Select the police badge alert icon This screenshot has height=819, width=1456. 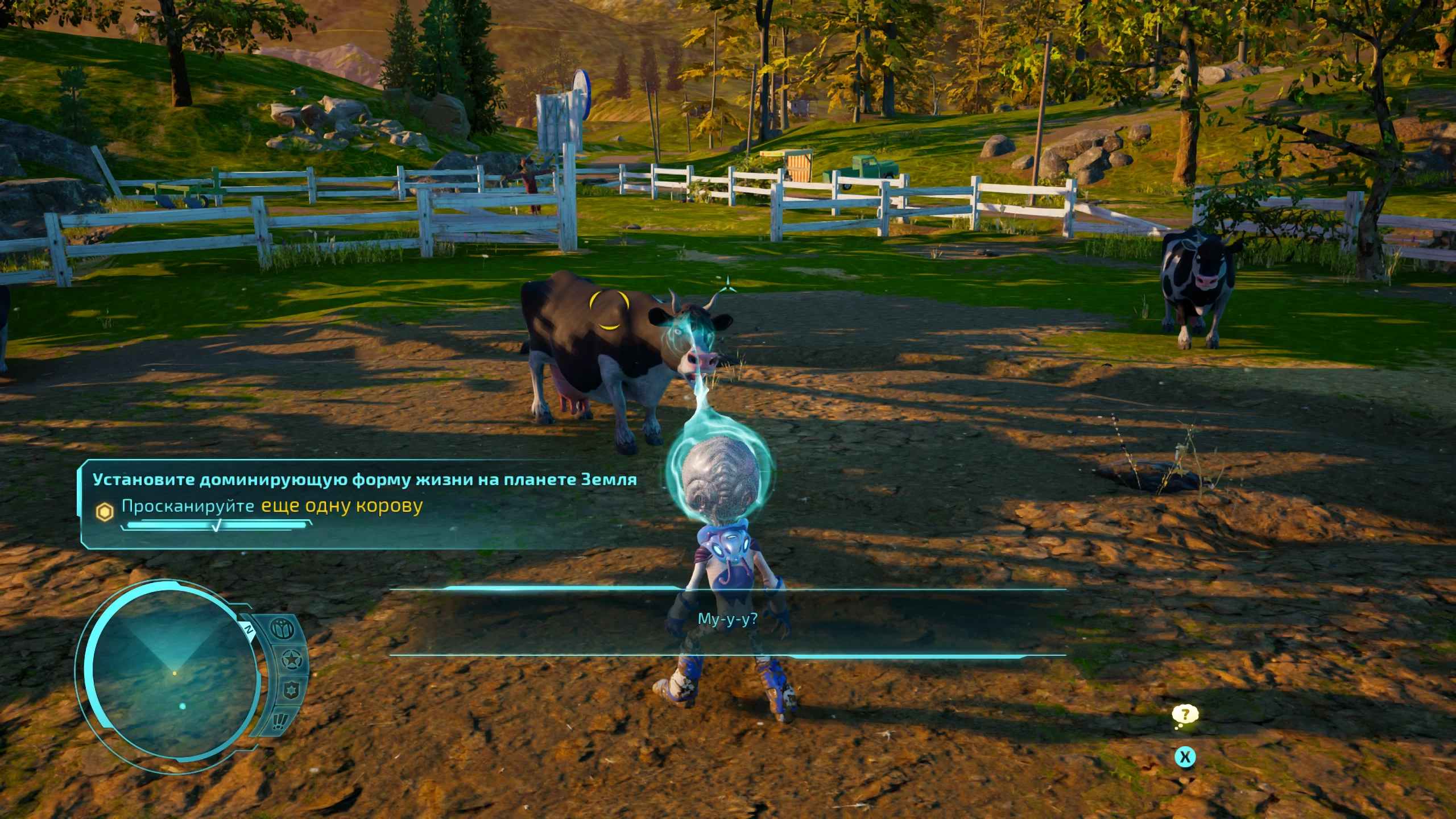[290, 690]
